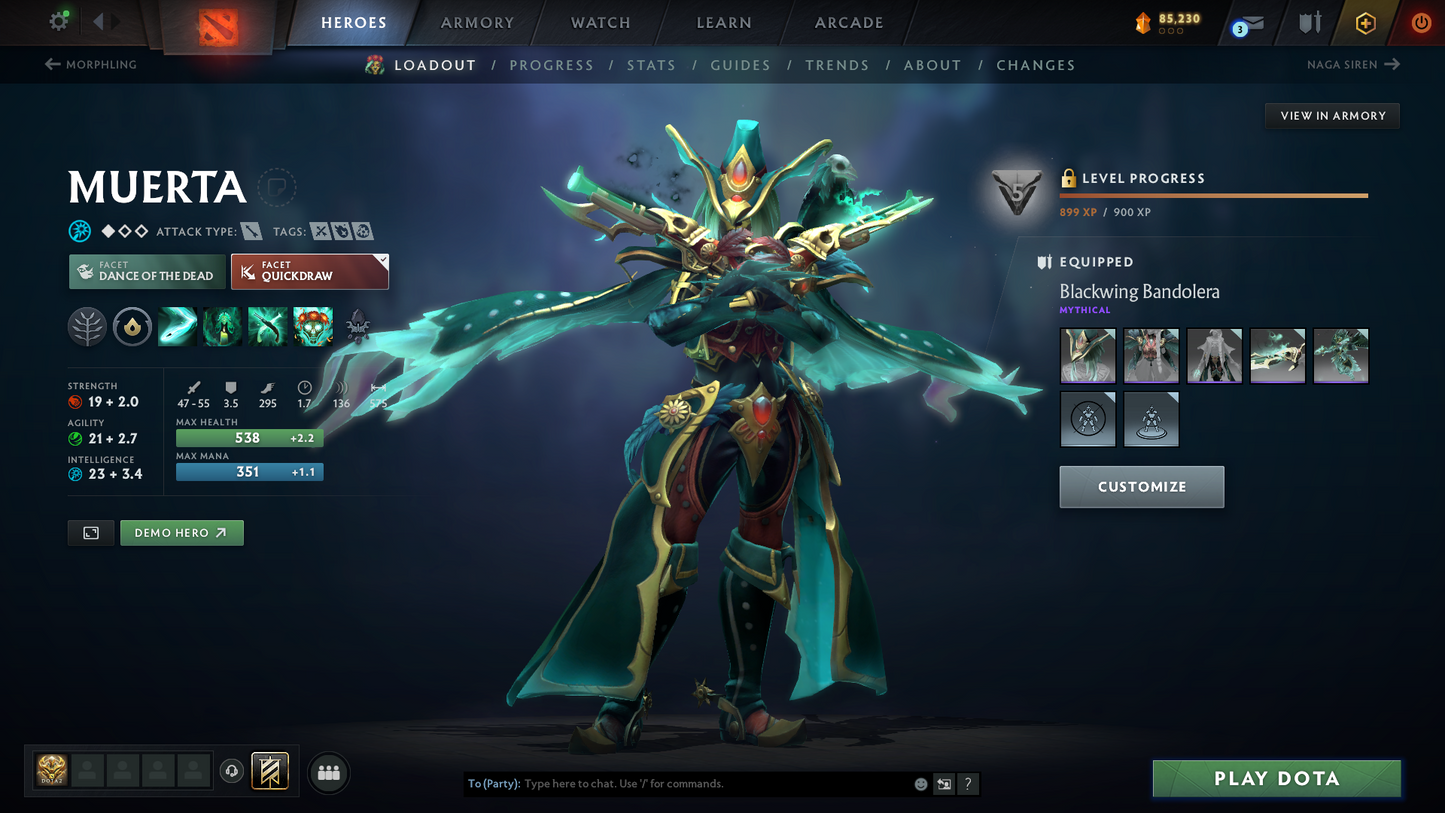Screen dimensions: 1445x813
Task: Click the settings gear icon
Action: [57, 20]
